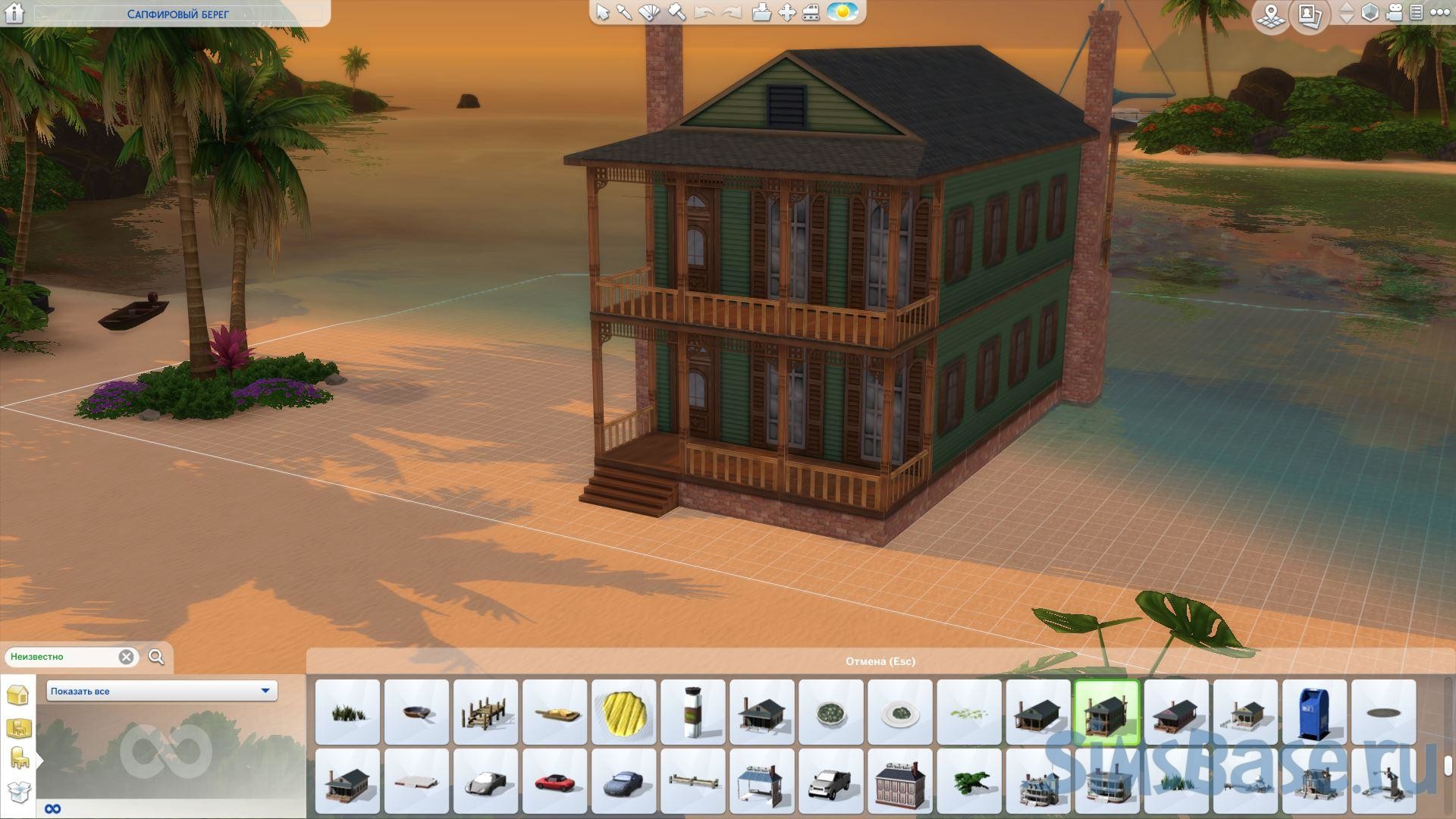
Task: Clear the search field with the X
Action: coord(127,657)
